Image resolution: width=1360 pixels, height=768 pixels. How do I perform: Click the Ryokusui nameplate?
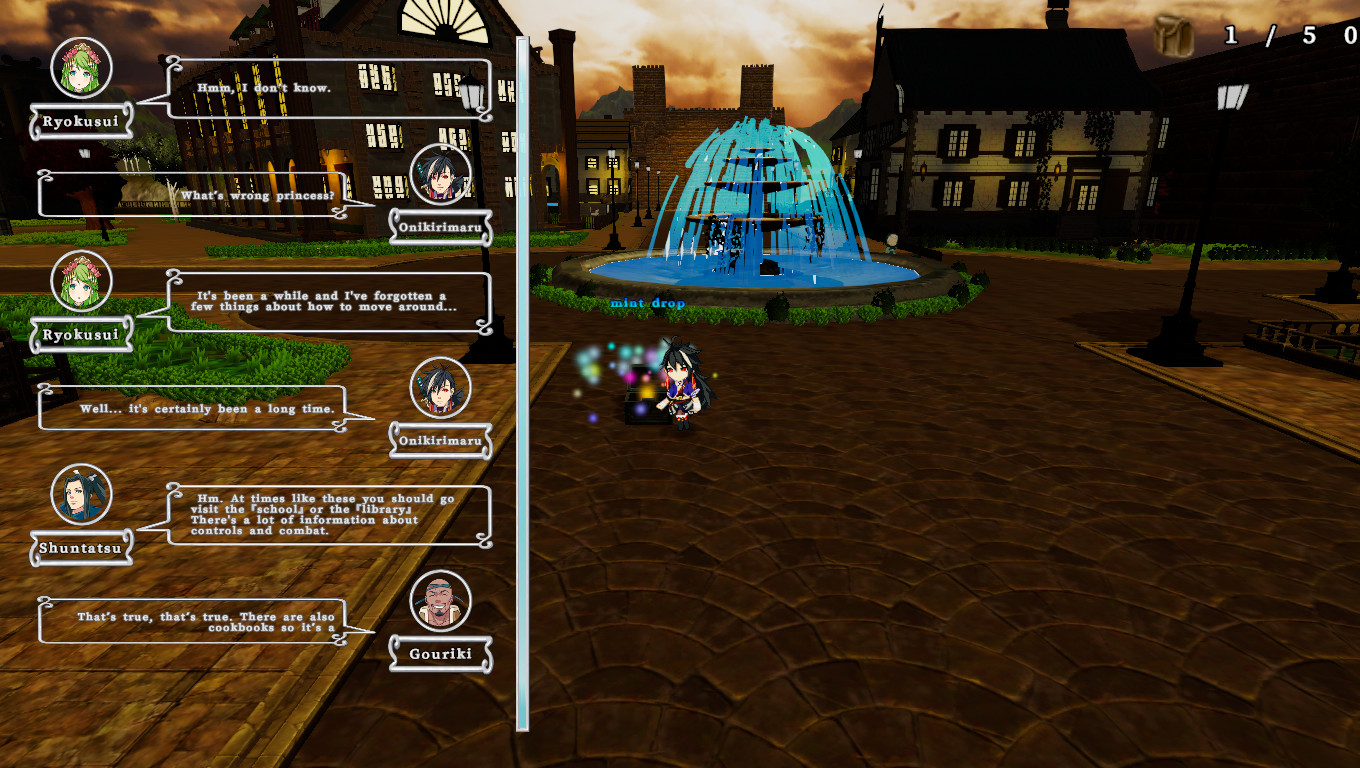[x=80, y=124]
